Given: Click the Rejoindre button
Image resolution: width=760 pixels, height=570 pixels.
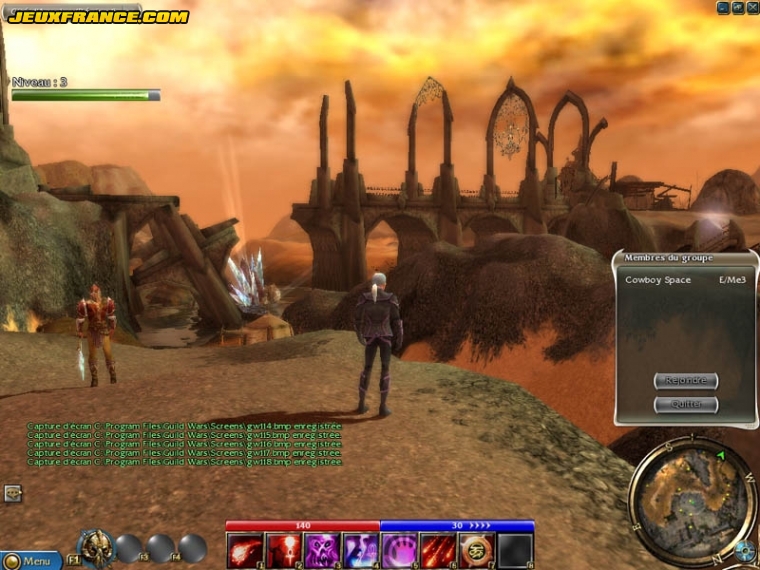Looking at the screenshot, I should point(686,381).
